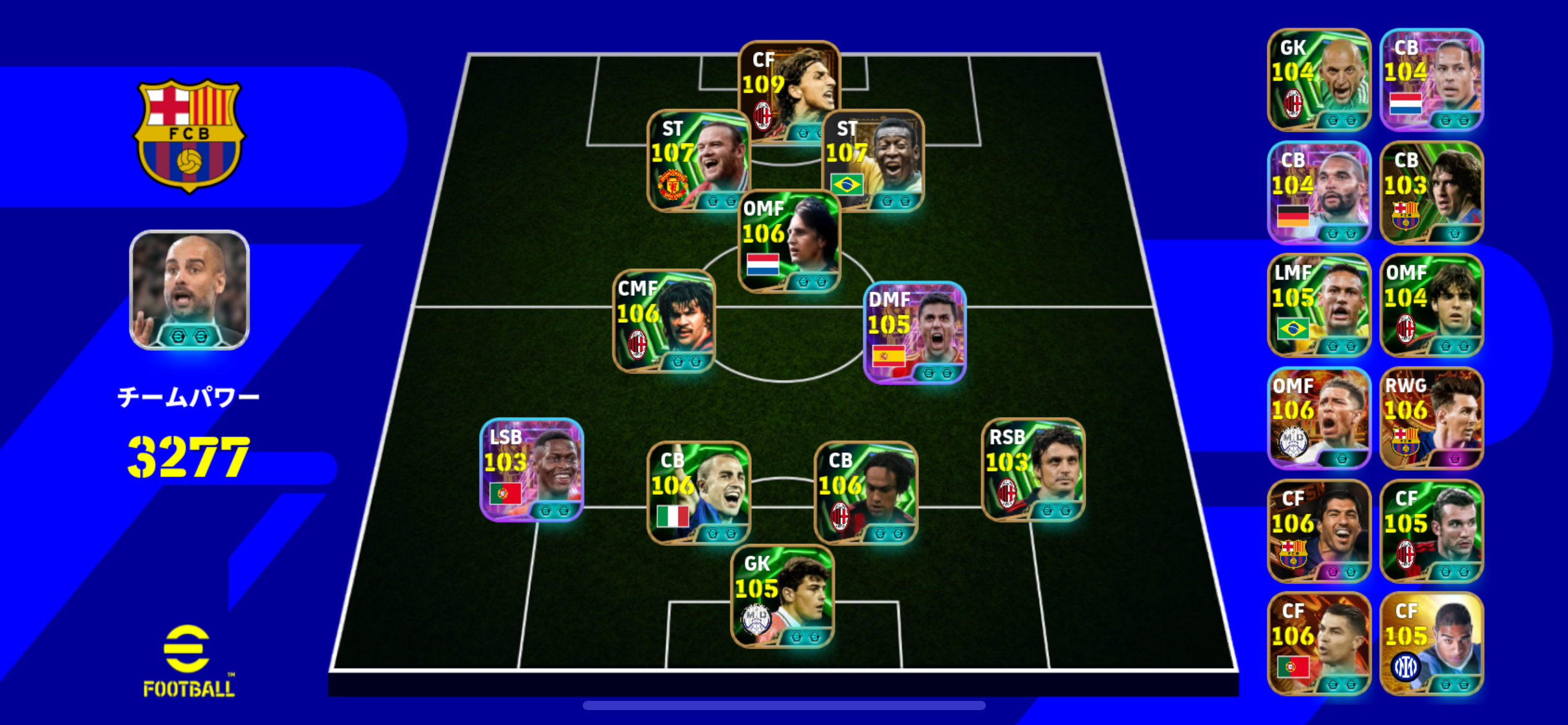Select the Inter CF 105 substitute card
The width and height of the screenshot is (1568, 725).
coord(1432,644)
